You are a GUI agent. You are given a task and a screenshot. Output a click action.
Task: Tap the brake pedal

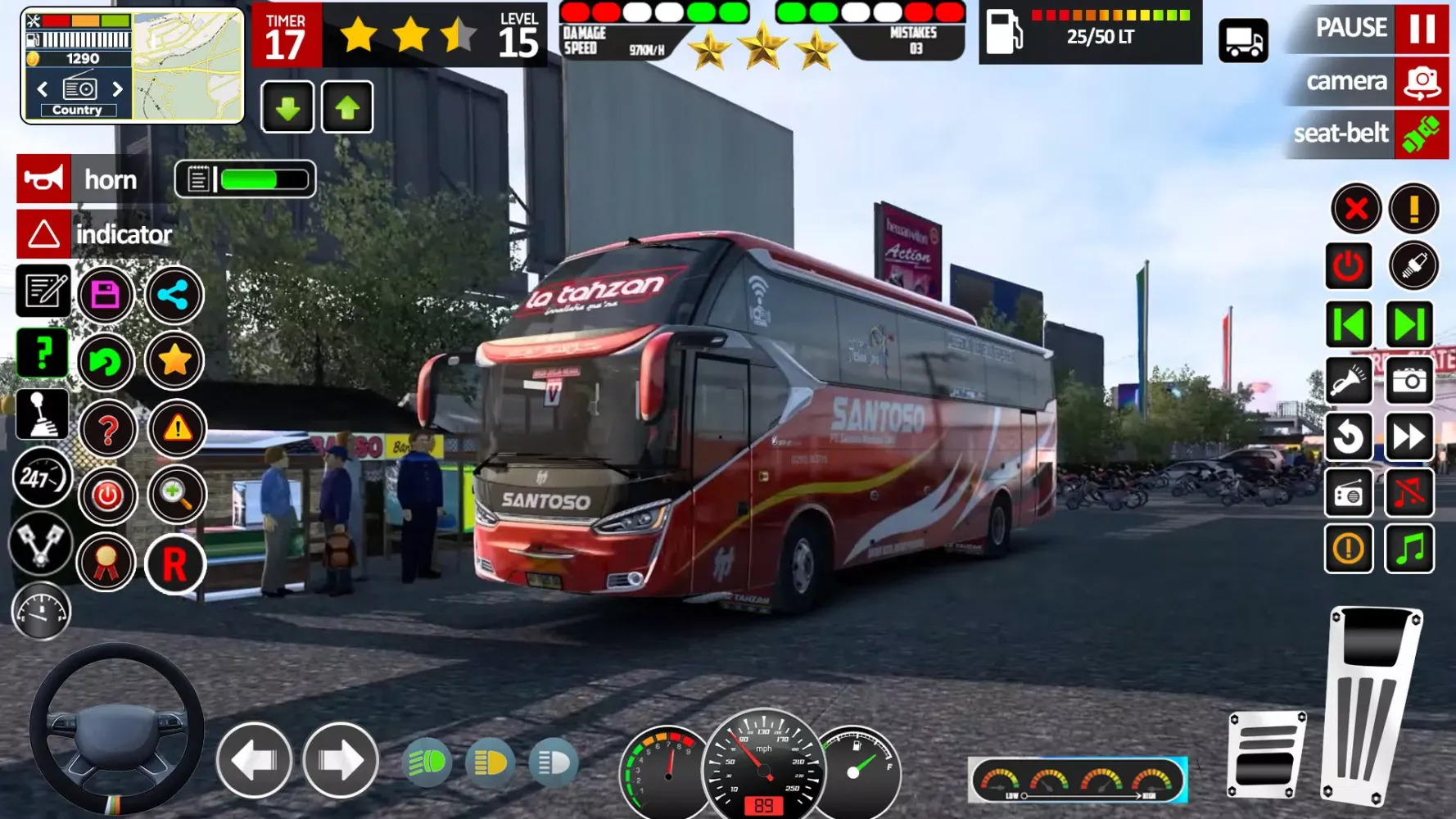1265,755
